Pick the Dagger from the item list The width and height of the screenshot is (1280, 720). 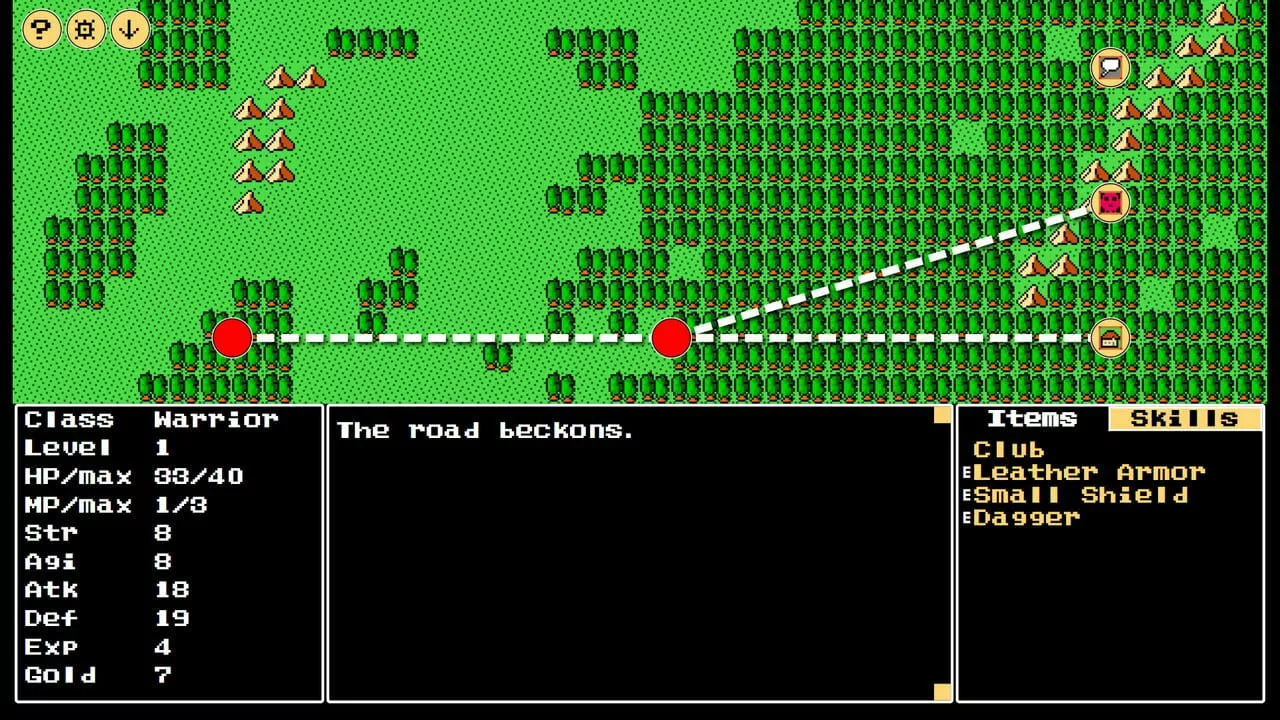[1026, 518]
